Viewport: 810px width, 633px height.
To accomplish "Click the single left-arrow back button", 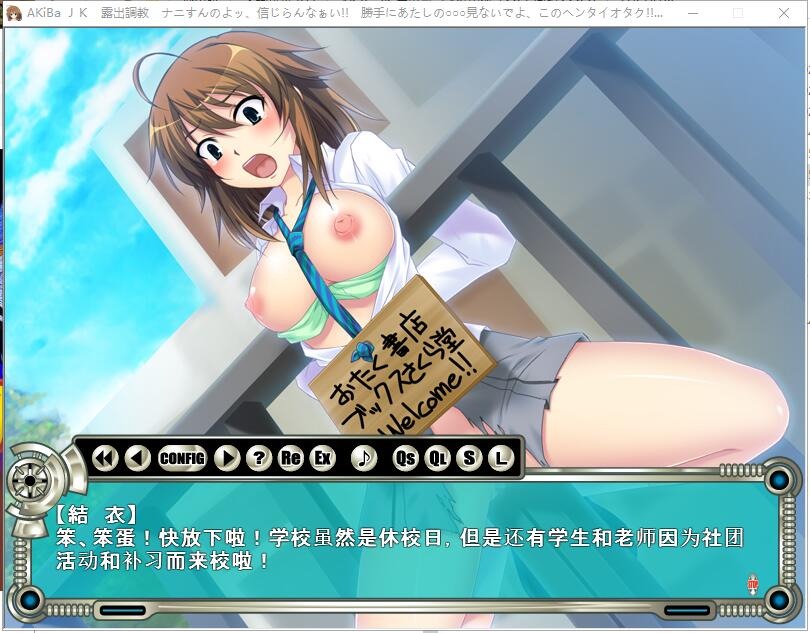I will click(x=139, y=458).
